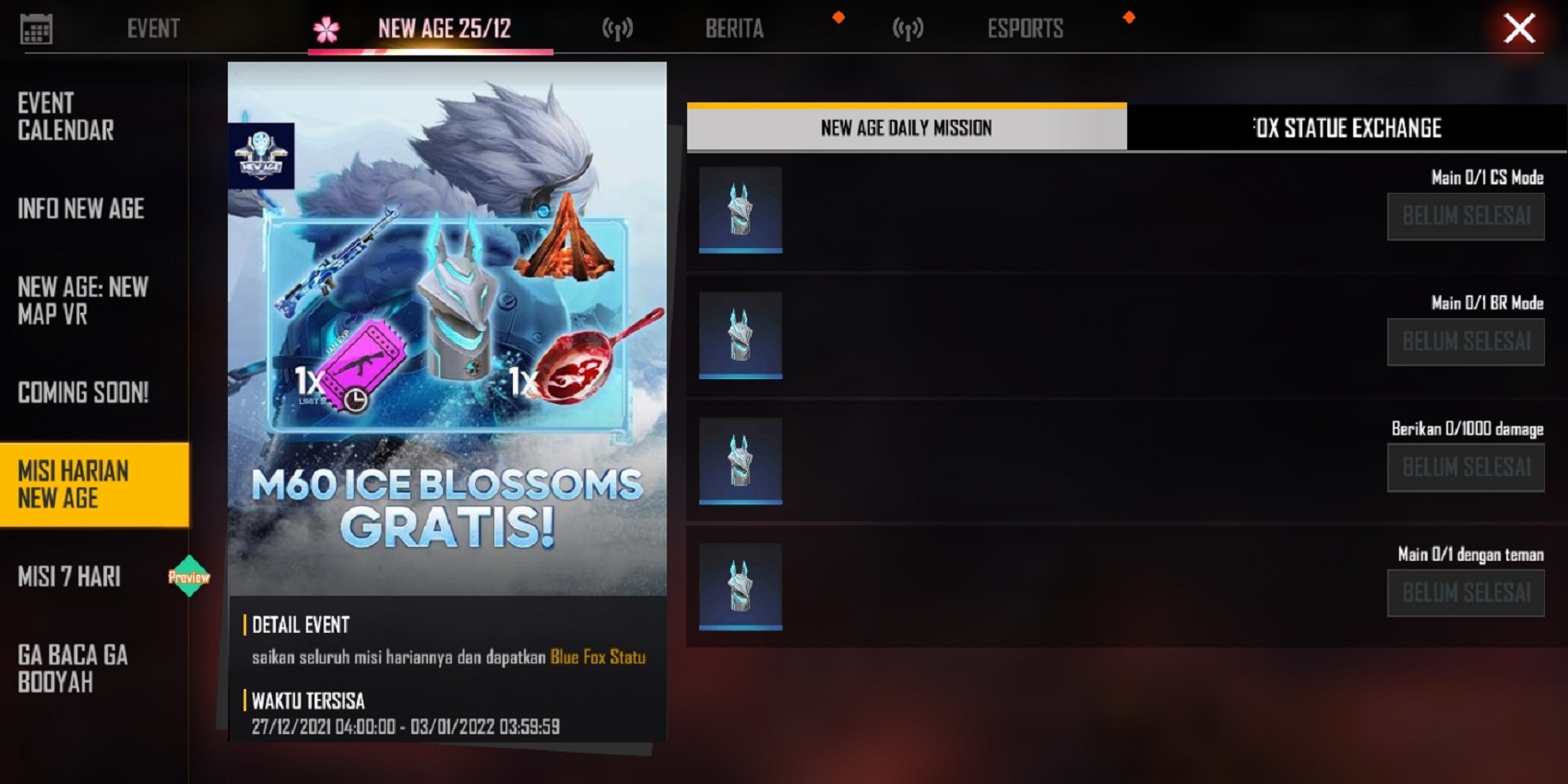Click the Blue Fox statue icon in first mission row
The height and width of the screenshot is (784, 1568).
pos(740,209)
